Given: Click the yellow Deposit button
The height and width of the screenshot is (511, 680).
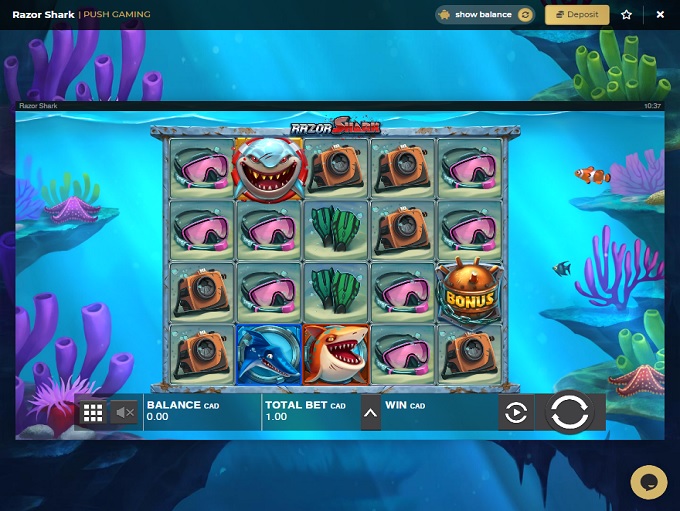Looking at the screenshot, I should click(577, 15).
